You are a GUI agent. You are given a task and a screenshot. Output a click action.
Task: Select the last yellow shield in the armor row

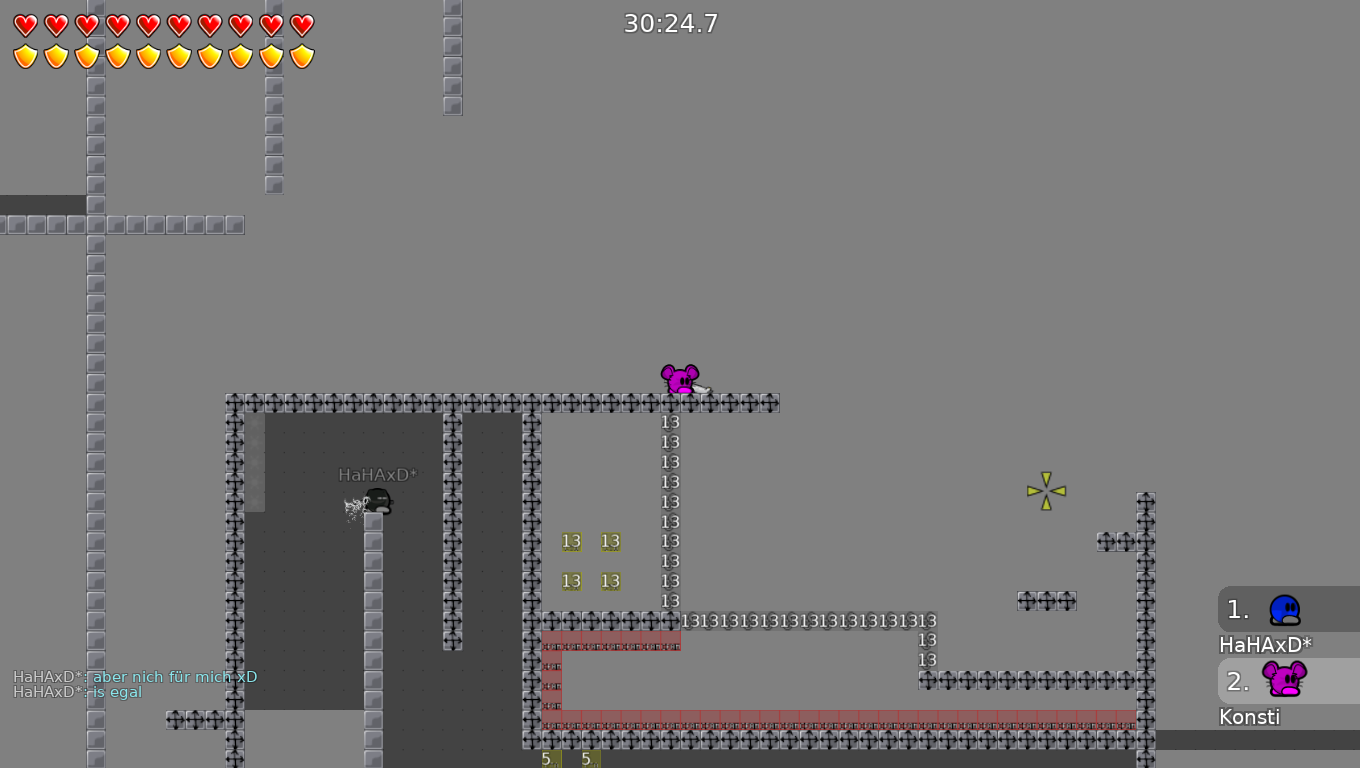pyautogui.click(x=301, y=57)
